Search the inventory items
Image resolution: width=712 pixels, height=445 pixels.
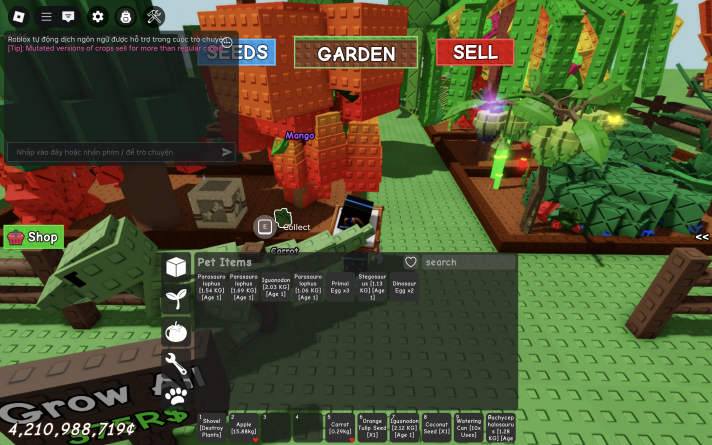(x=468, y=262)
